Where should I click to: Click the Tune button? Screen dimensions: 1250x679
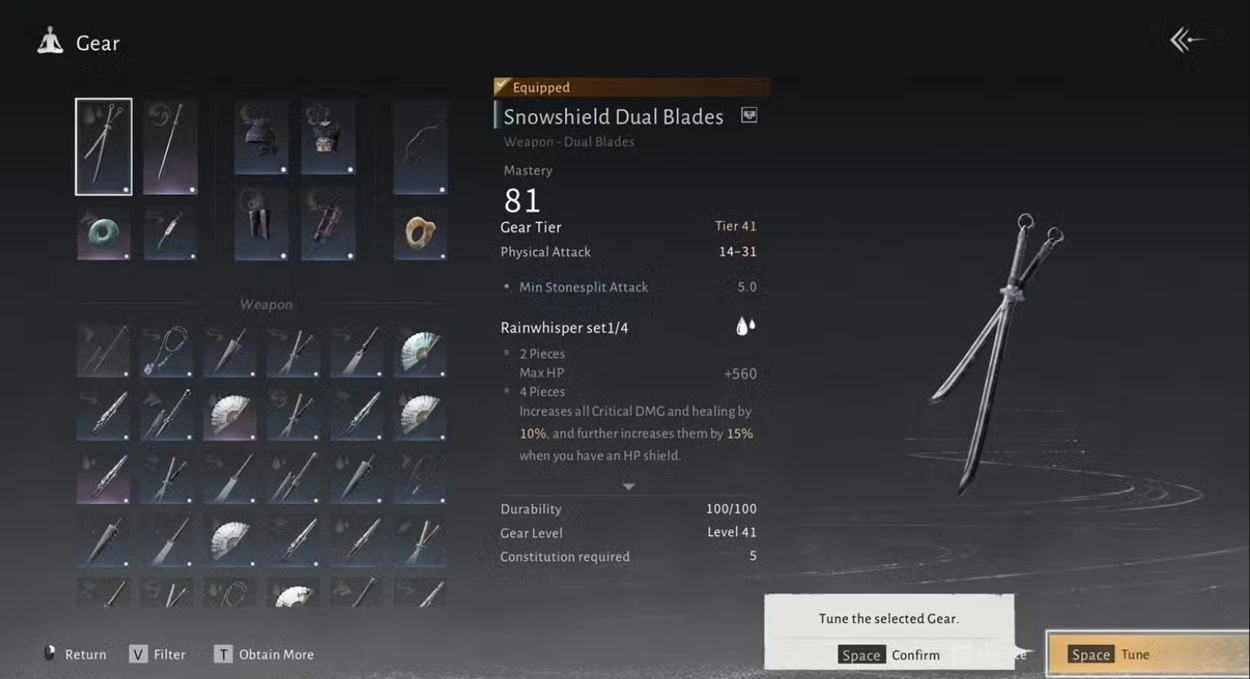point(1146,654)
